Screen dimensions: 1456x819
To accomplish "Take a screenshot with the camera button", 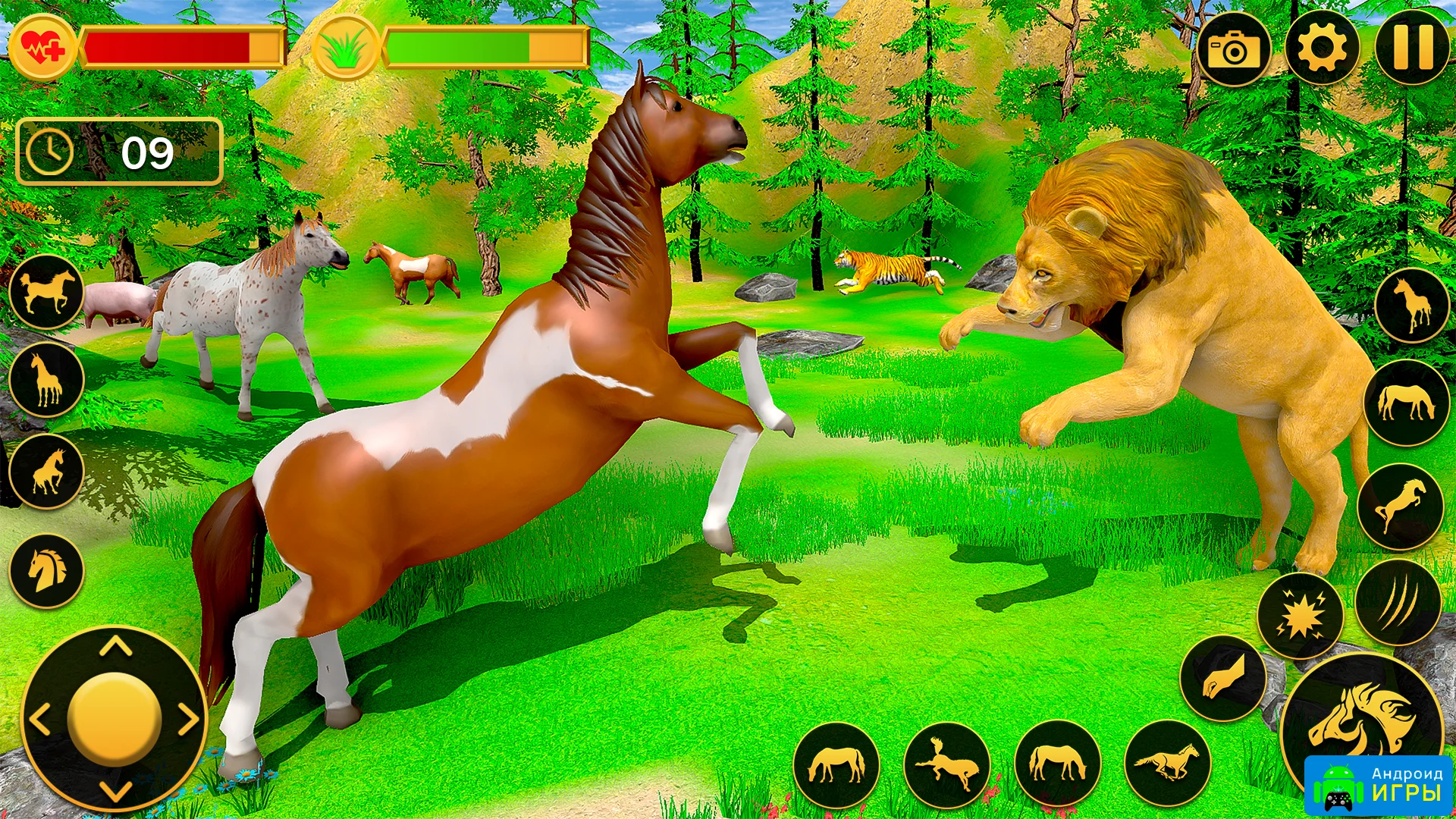I will pyautogui.click(x=1234, y=49).
